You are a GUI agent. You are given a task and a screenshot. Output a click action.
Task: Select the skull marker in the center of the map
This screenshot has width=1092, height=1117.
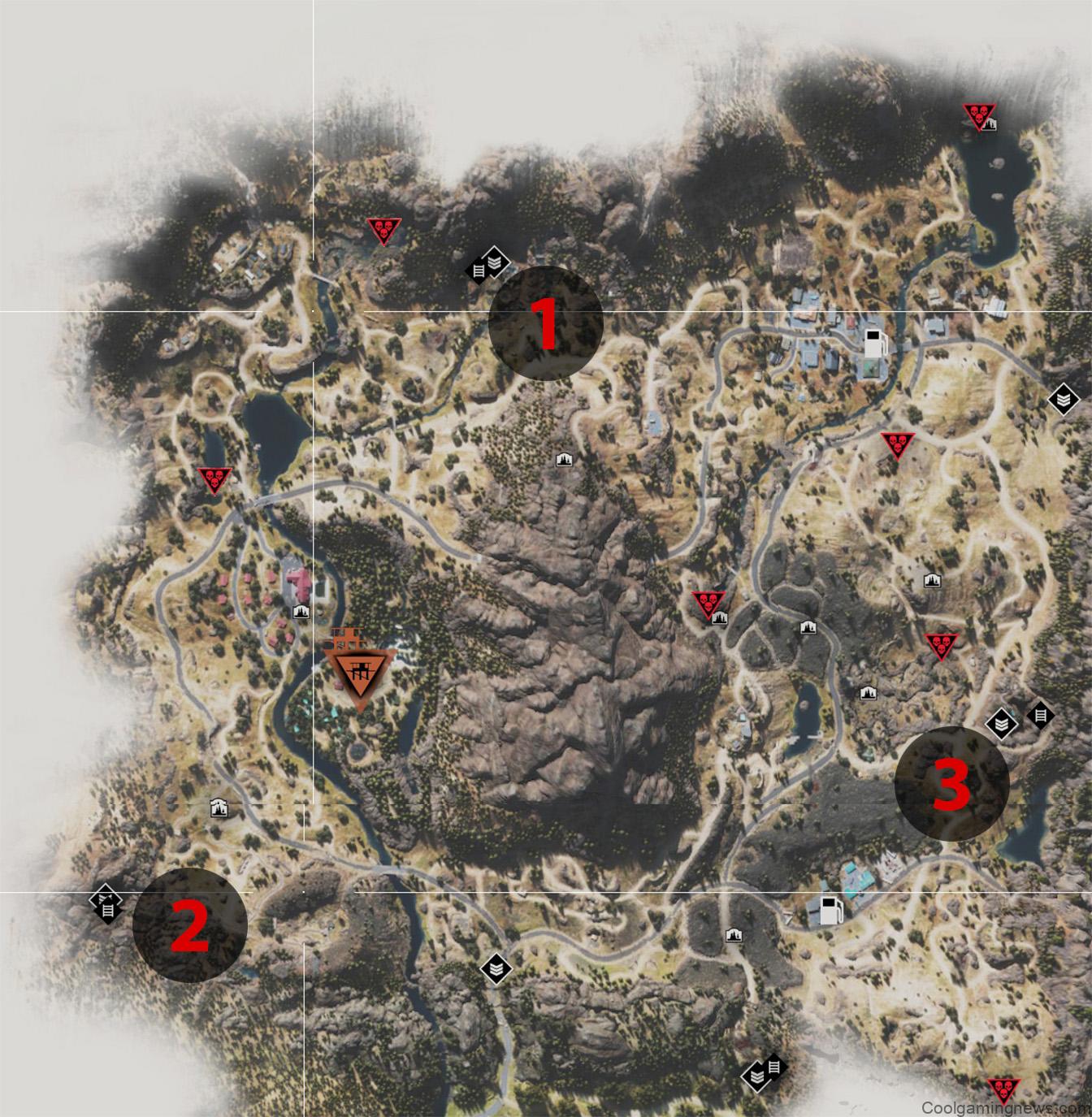tap(707, 601)
